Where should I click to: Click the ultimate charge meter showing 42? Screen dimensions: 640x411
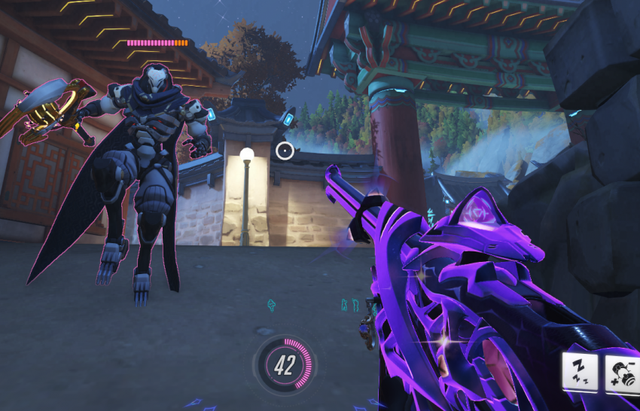click(284, 366)
